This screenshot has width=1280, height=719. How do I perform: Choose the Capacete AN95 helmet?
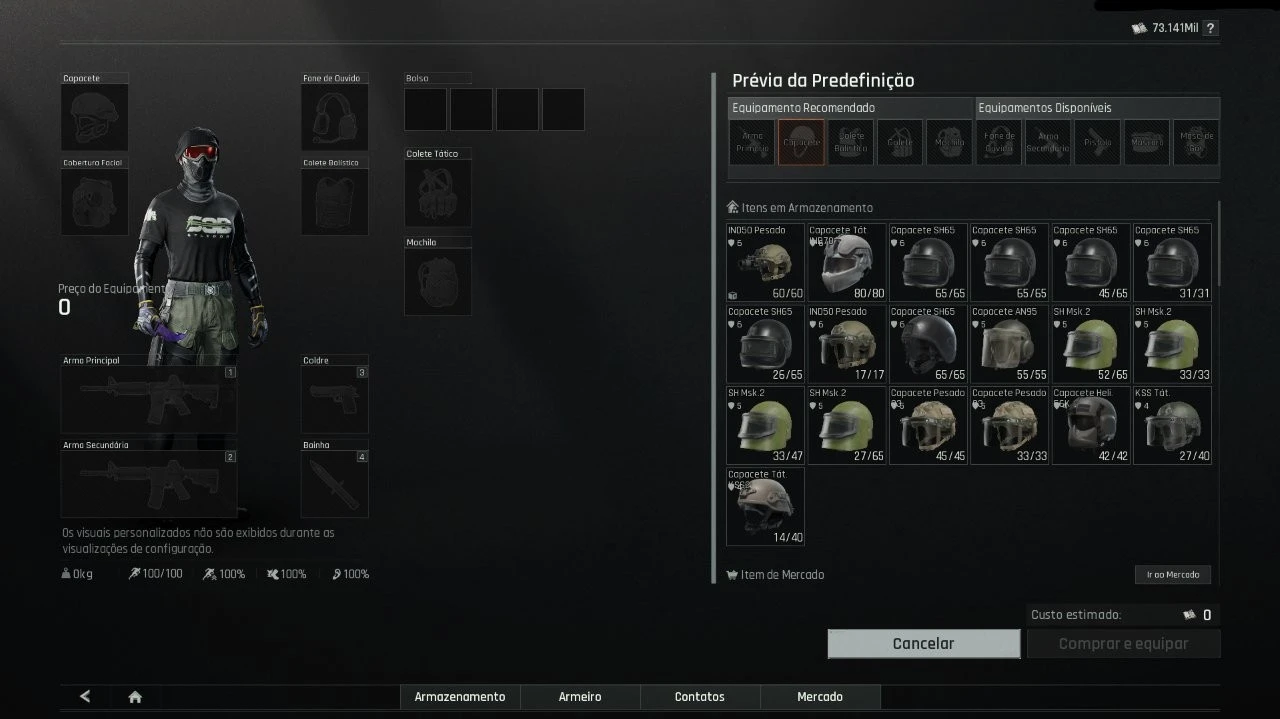tap(1009, 344)
